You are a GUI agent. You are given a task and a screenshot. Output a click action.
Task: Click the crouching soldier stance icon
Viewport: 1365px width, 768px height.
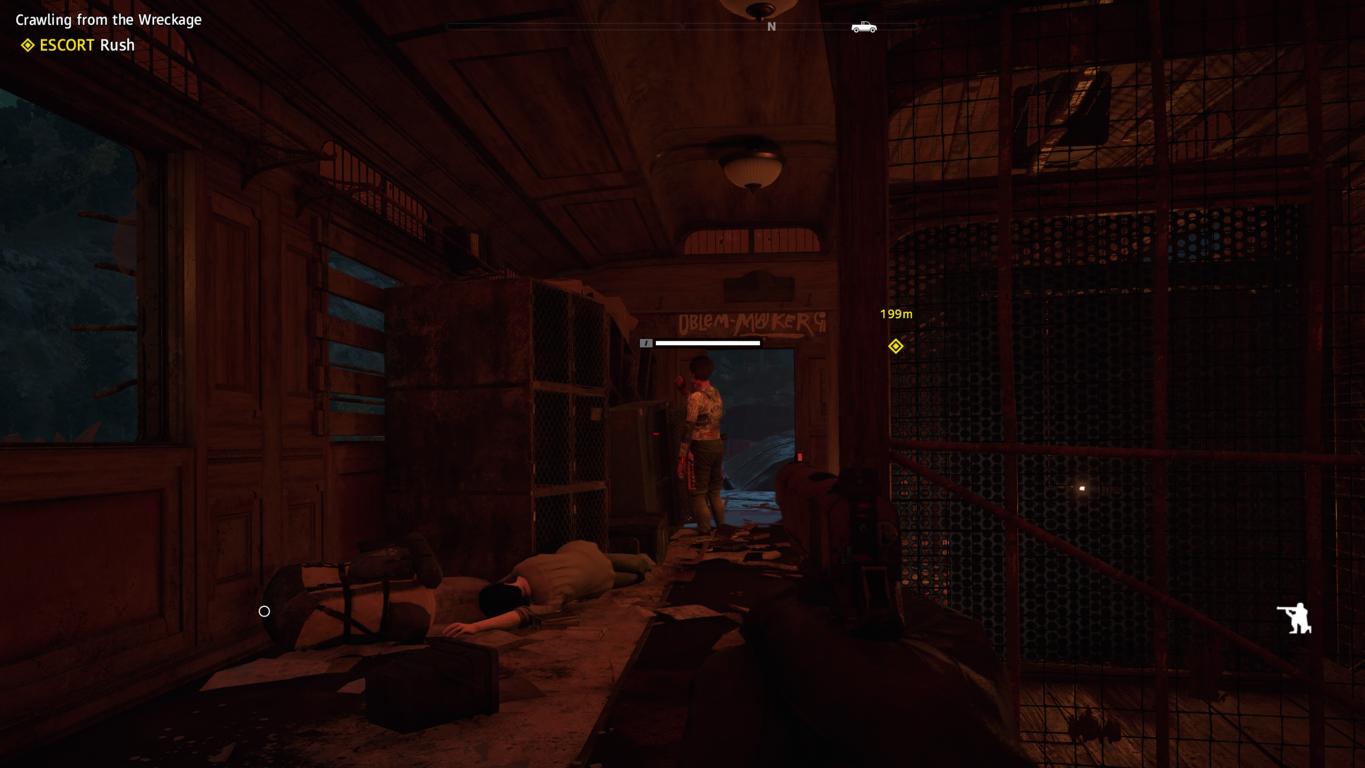pos(1295,618)
